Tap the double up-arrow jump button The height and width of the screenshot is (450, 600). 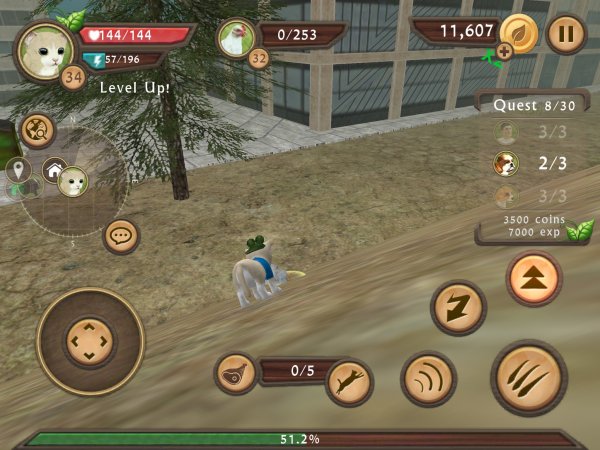coord(533,278)
